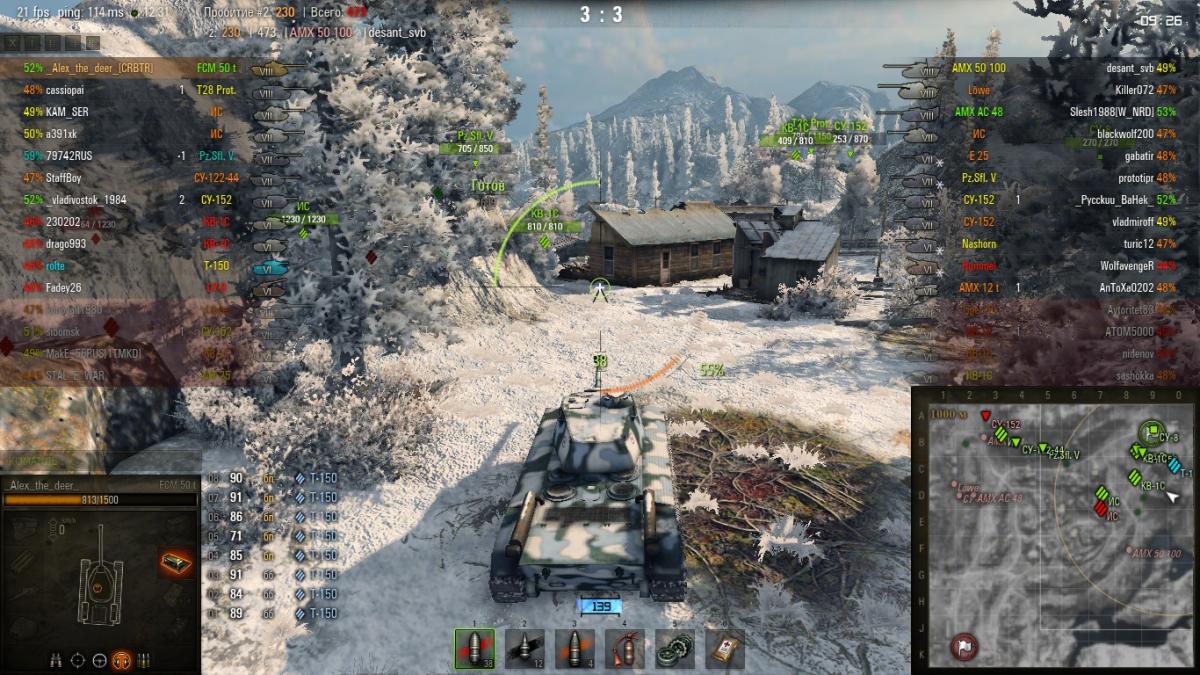Click the enemy base flag on minimap
Viewport: 1200px width, 675px height.
[964, 644]
